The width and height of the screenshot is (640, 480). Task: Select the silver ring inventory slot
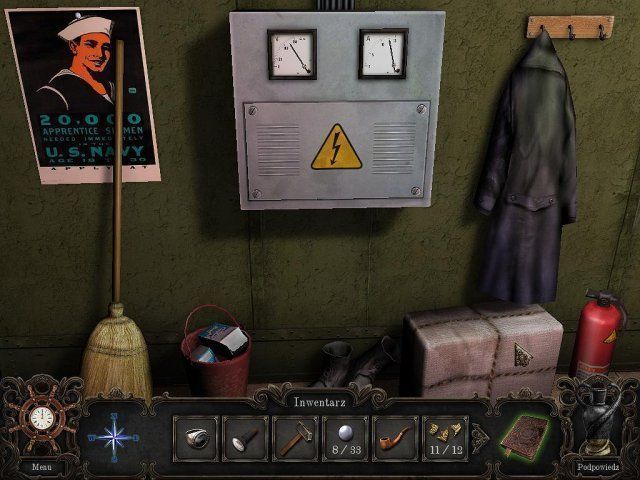point(196,439)
